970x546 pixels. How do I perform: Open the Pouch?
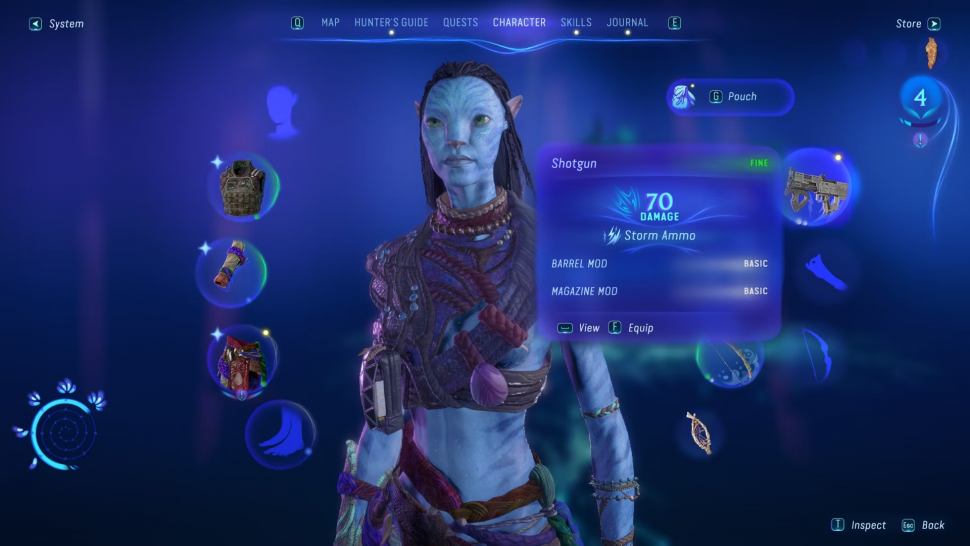pyautogui.click(x=731, y=97)
